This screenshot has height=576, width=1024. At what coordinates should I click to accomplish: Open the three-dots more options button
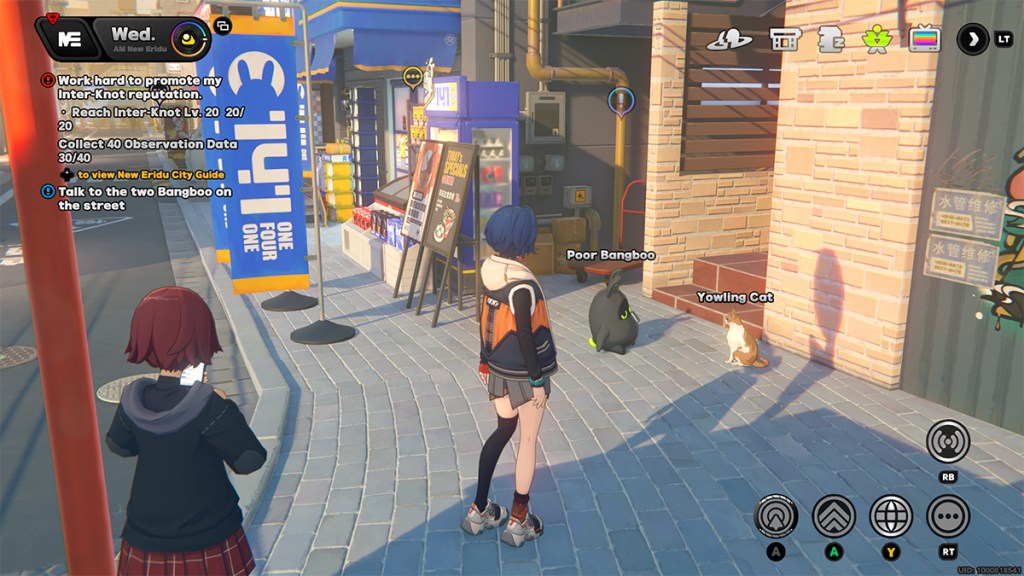(947, 516)
